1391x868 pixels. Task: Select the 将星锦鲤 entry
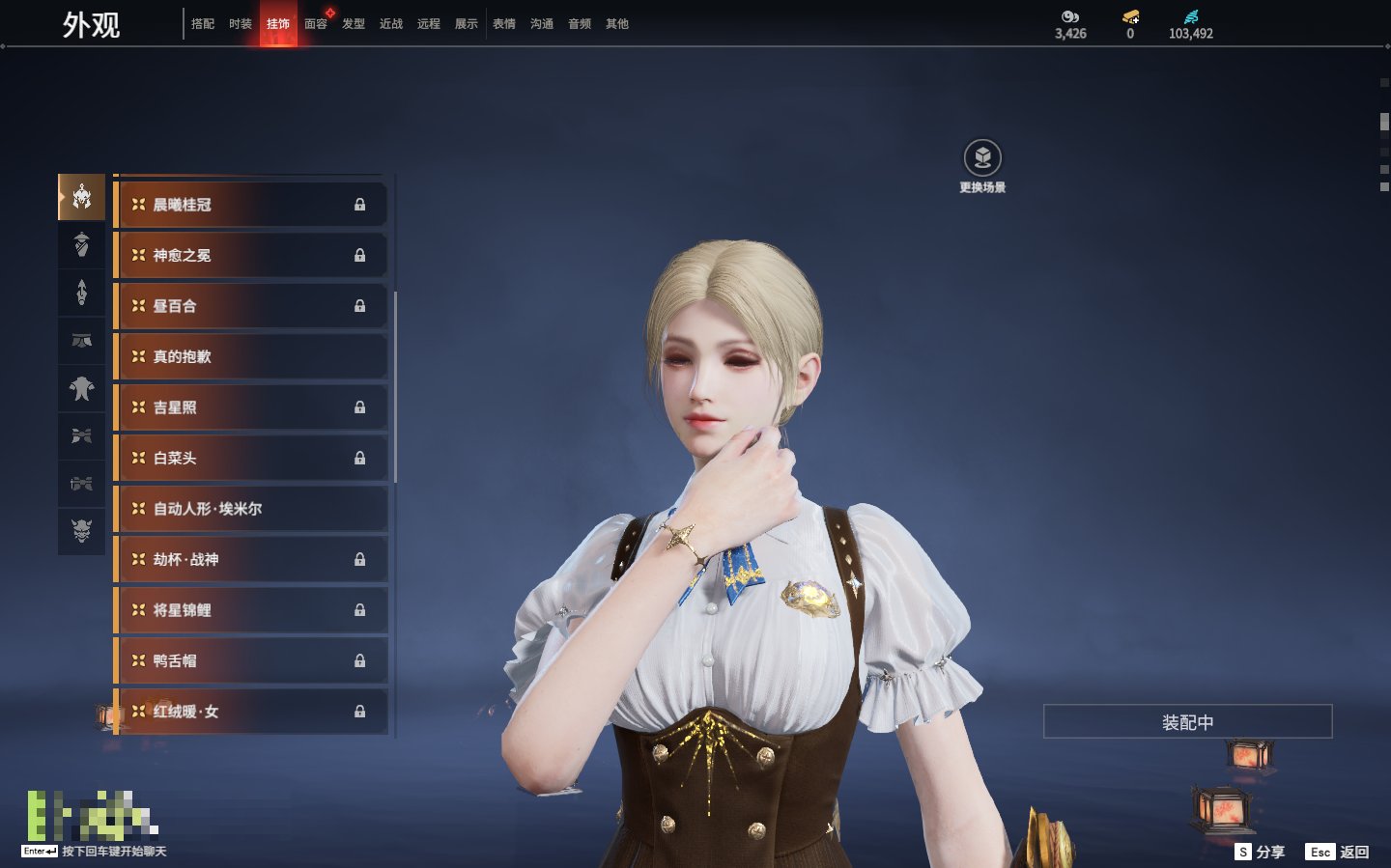(x=251, y=610)
